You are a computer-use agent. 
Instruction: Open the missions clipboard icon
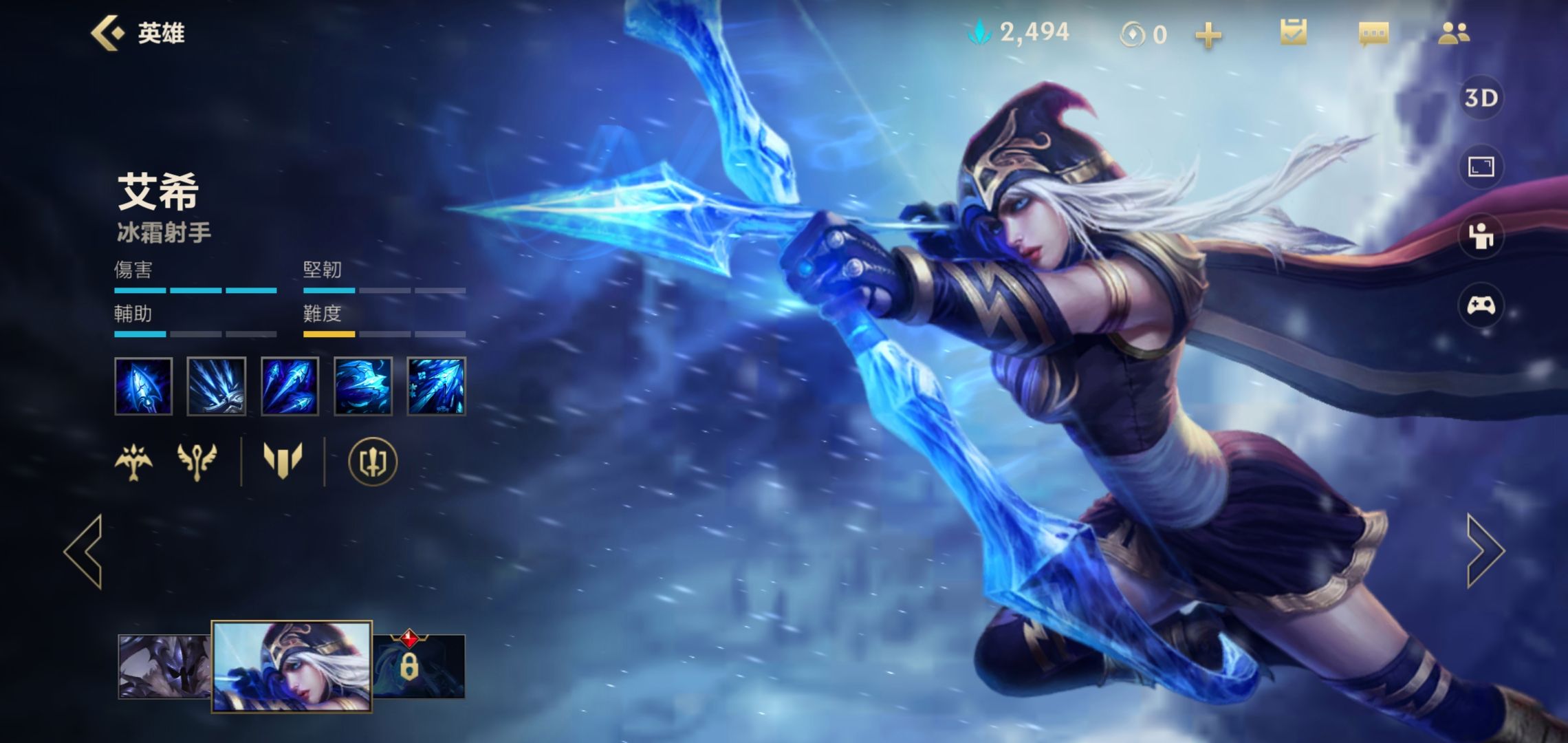[1293, 33]
